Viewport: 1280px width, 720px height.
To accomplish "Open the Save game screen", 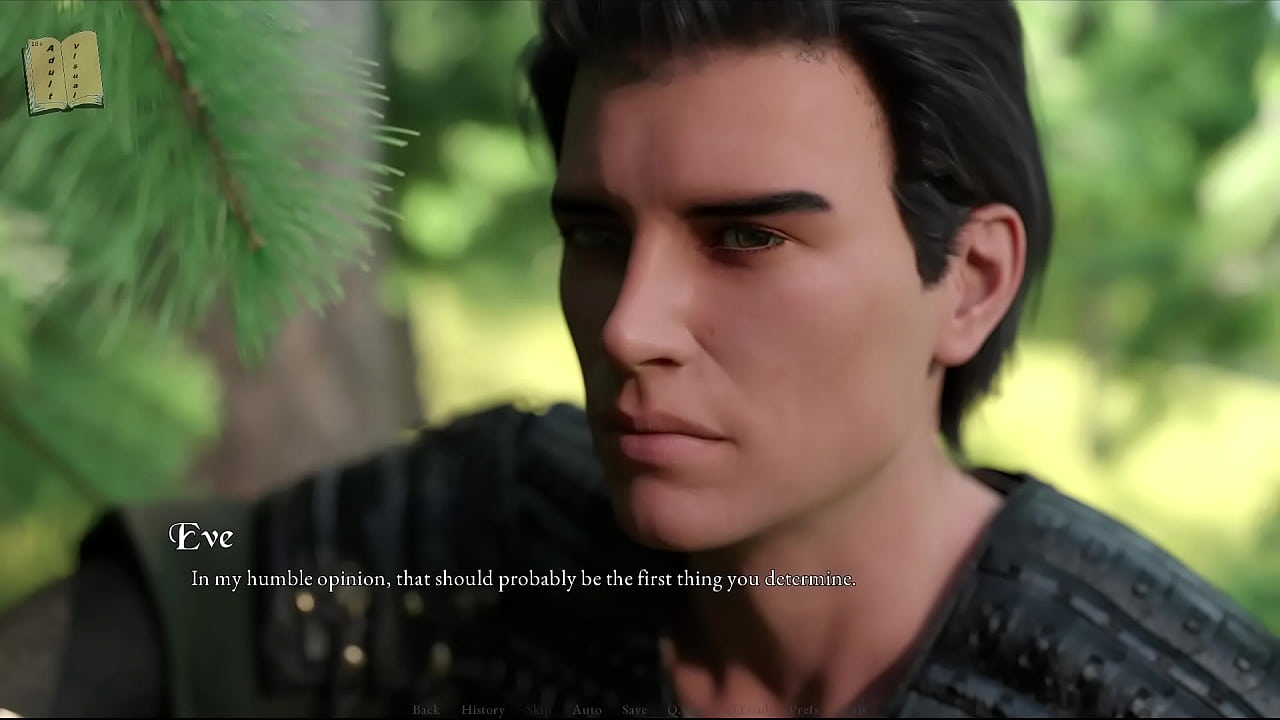I will pyautogui.click(x=634, y=710).
